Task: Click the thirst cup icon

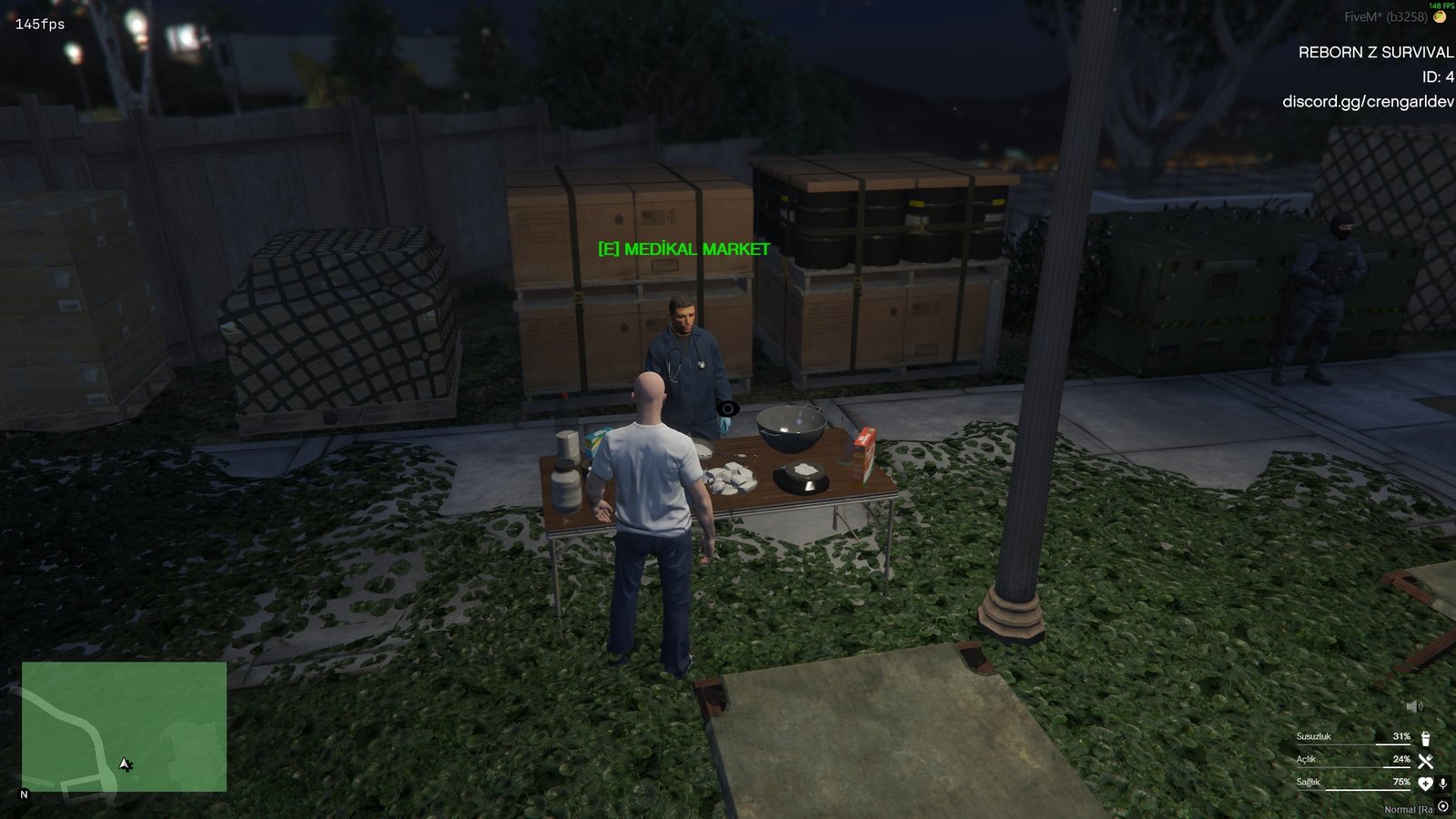Action: click(1425, 738)
